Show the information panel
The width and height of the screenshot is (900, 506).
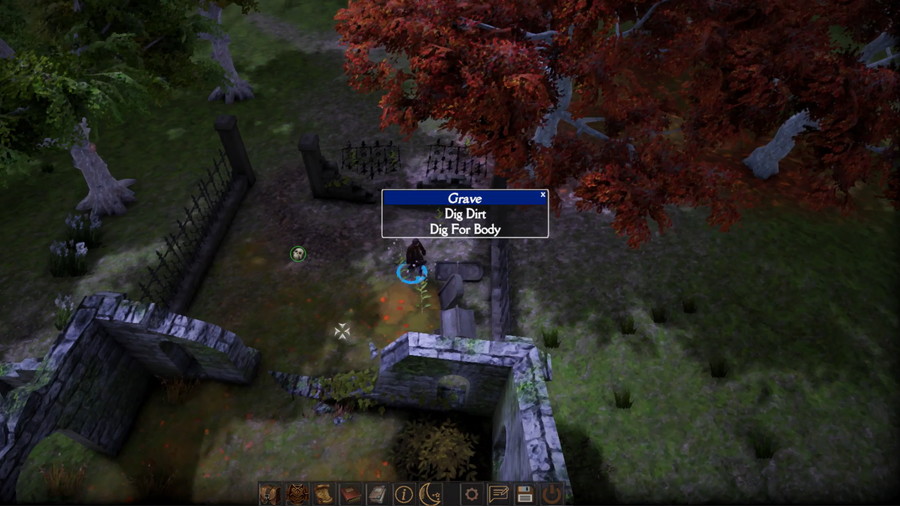point(404,493)
